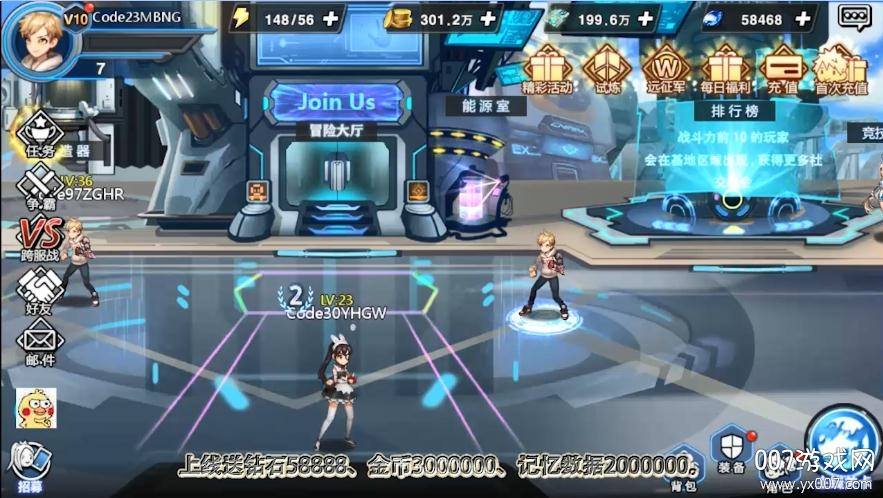Screen dimensions: 883x498
Task: Add gold coins via the plus button
Action: [488, 18]
